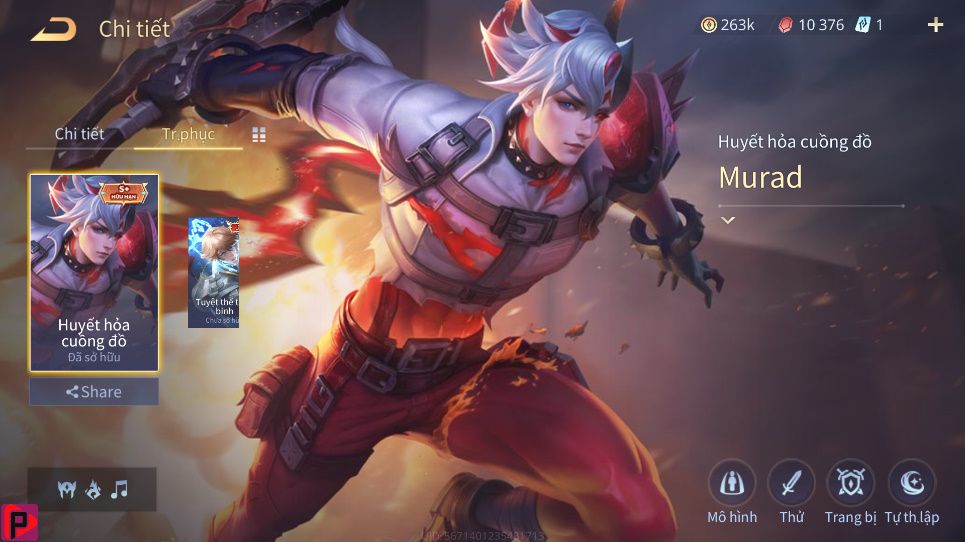Screen dimensions: 965x542
Task: Select the Huyết hỏa cuồng đồ skin card
Action: [x=94, y=272]
